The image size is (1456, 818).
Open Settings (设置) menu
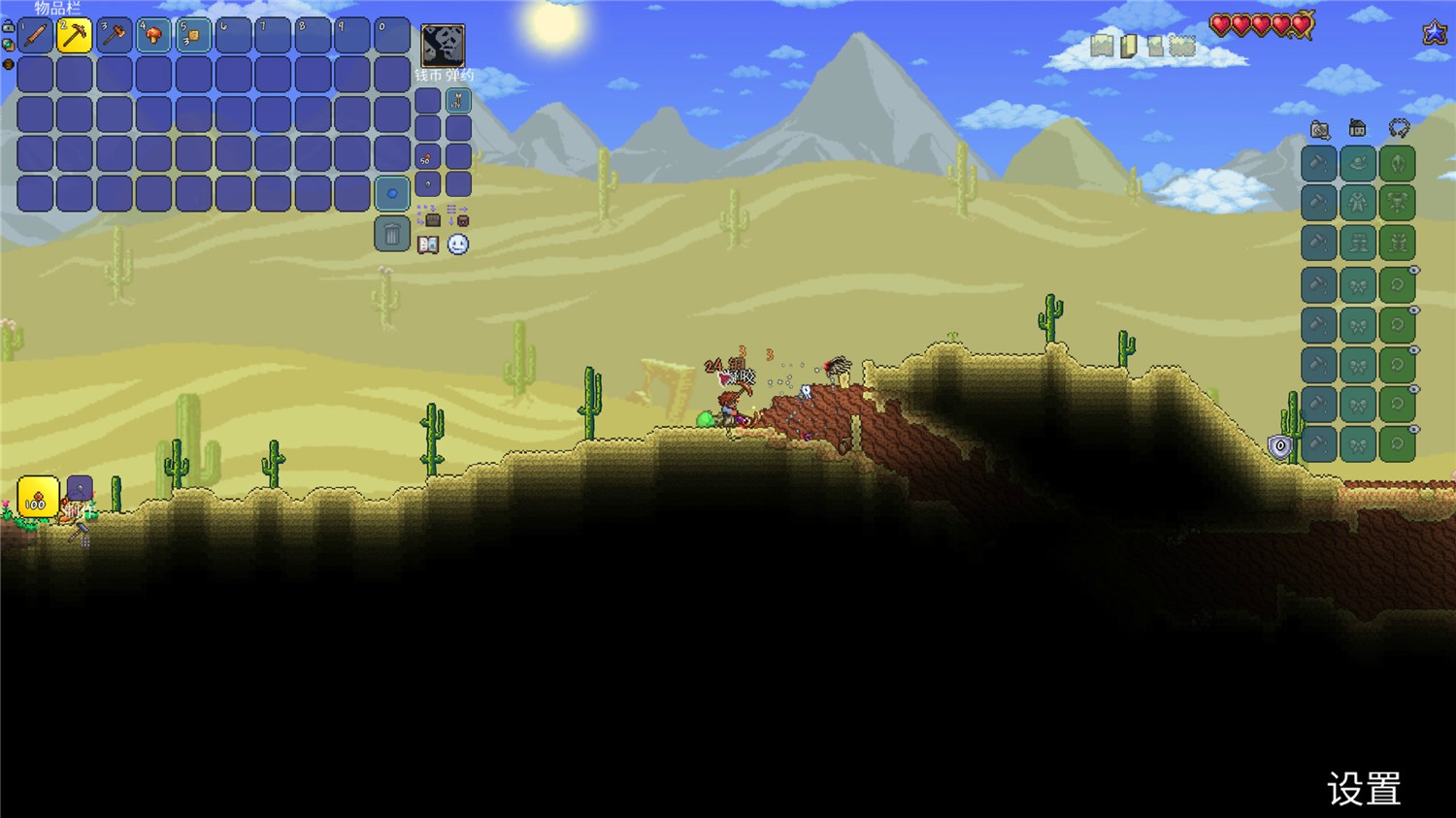[x=1364, y=789]
